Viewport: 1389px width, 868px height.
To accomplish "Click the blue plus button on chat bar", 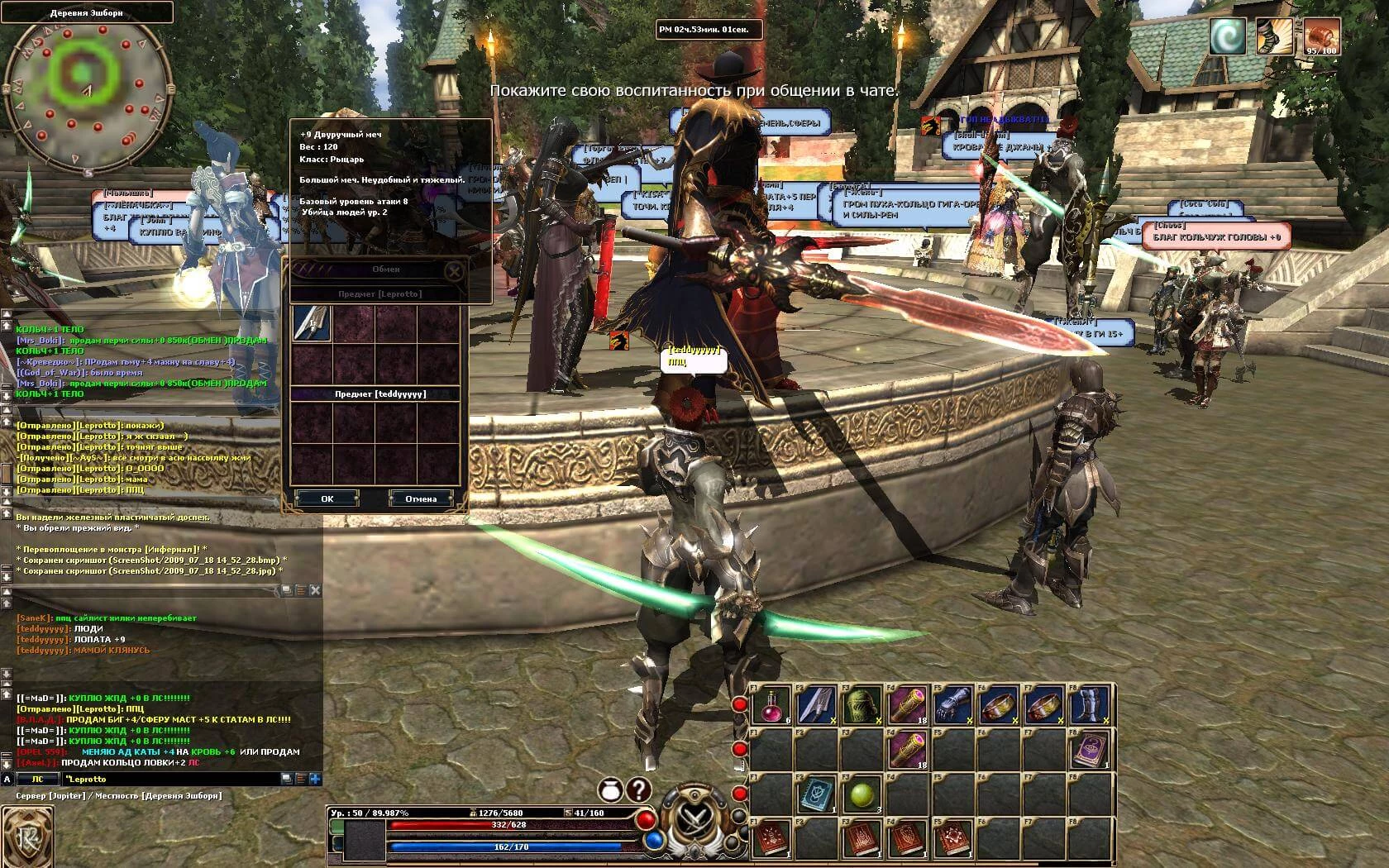I will tap(315, 779).
